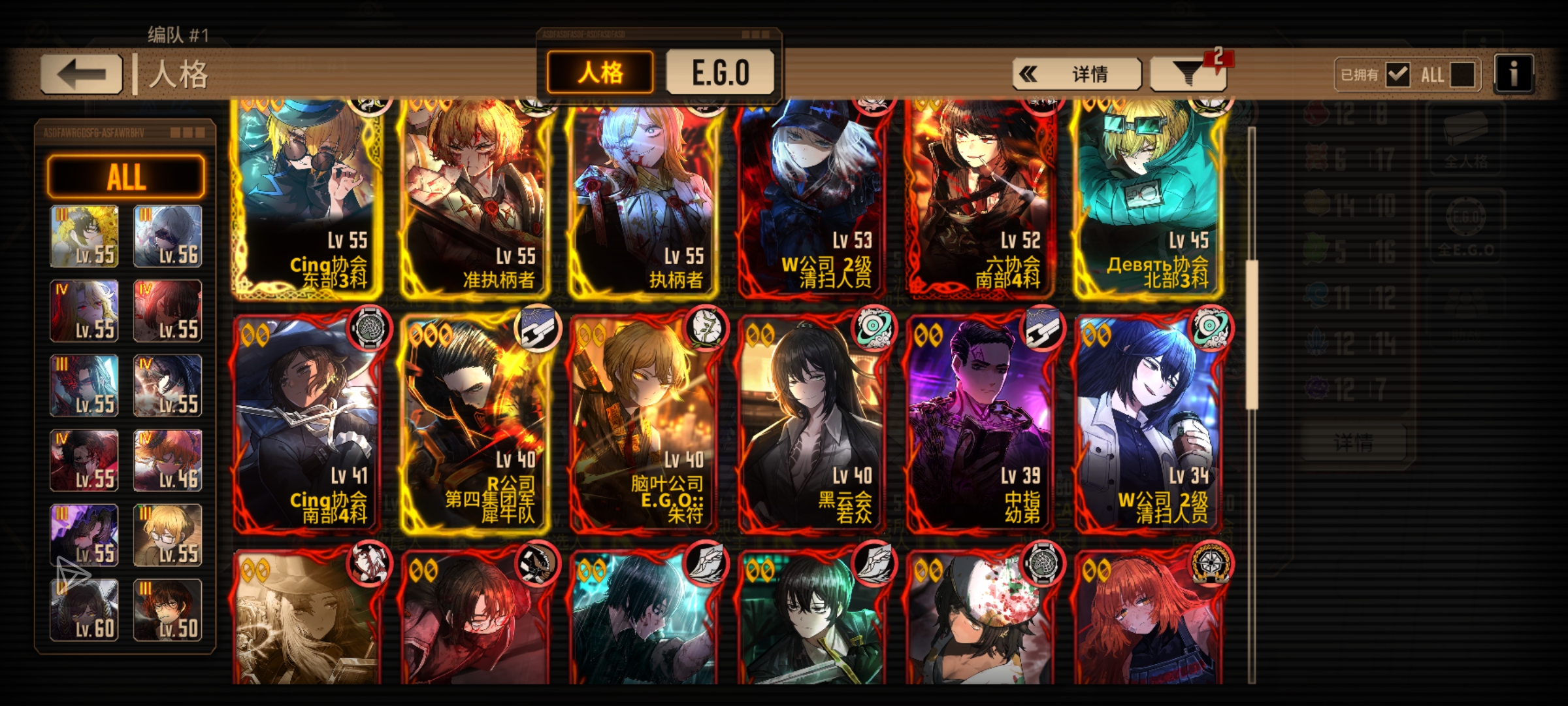Open the info panel via the i icon
The width and height of the screenshot is (1568, 706).
1513,74
